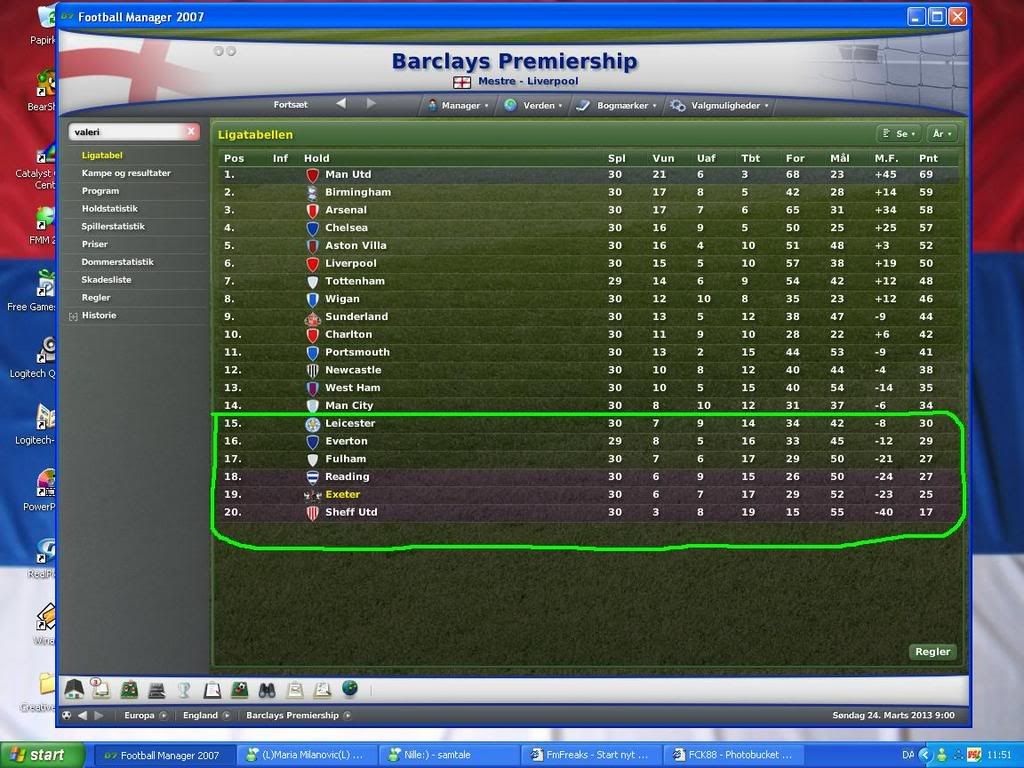
Task: Click the England breadcrumb
Action: [200, 715]
